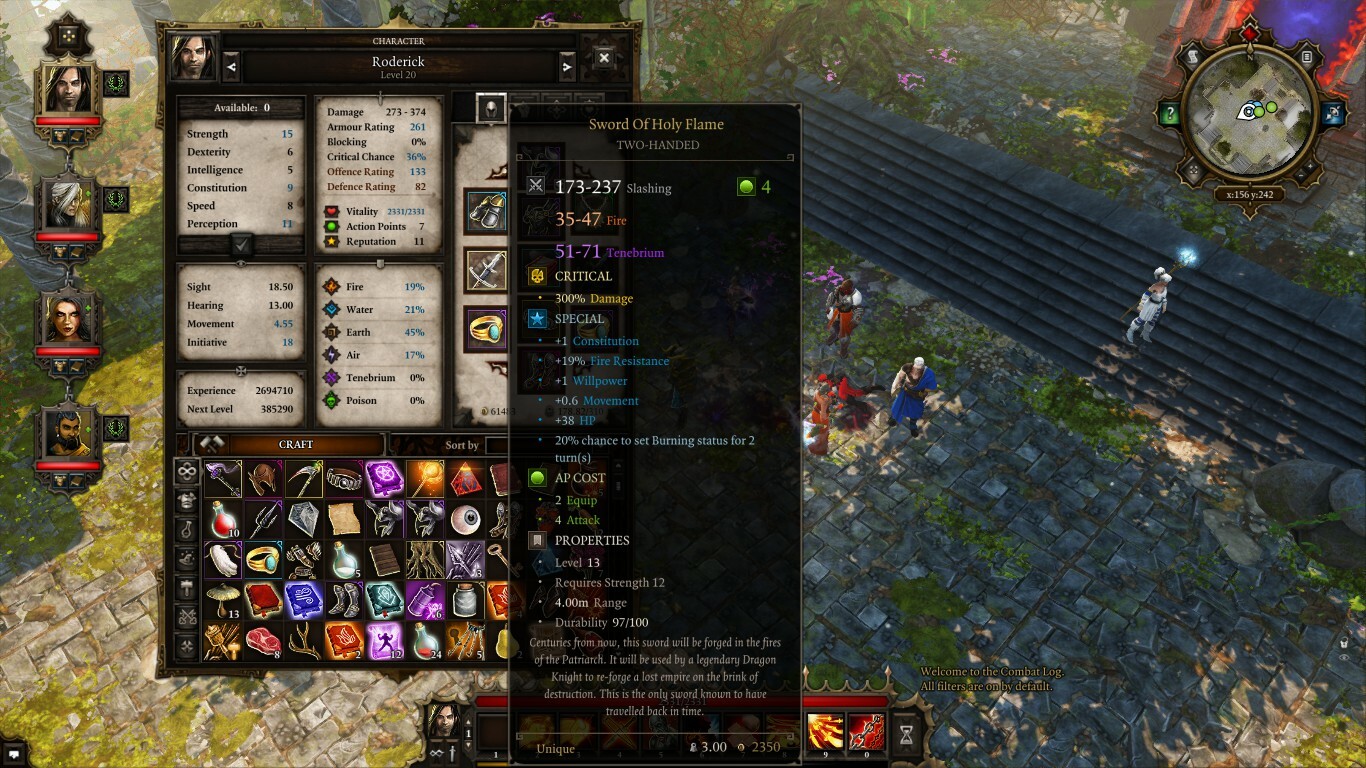
Task: Open the green question mark help button
Action: pyautogui.click(x=1168, y=113)
